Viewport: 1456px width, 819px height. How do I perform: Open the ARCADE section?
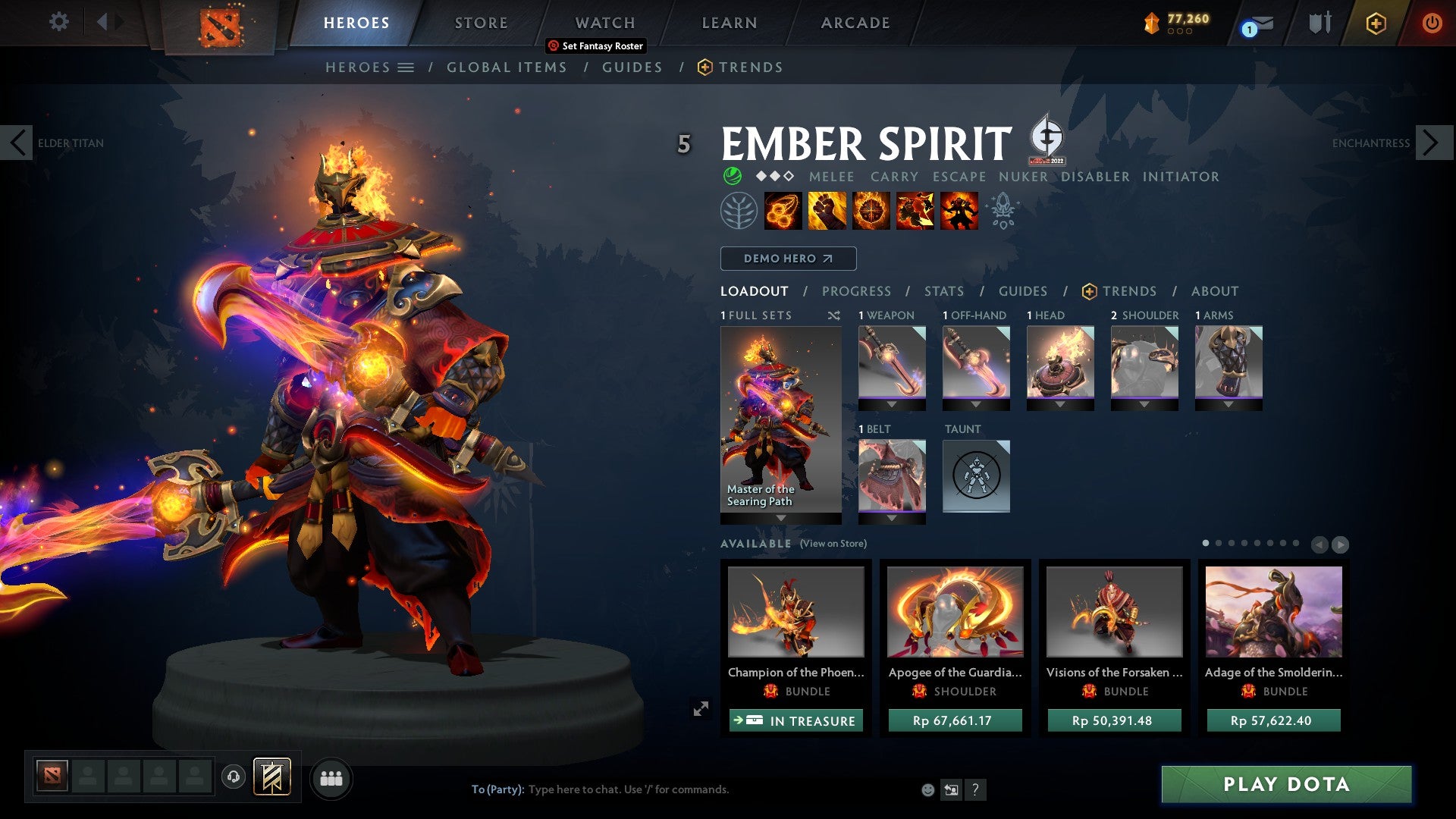pos(855,23)
